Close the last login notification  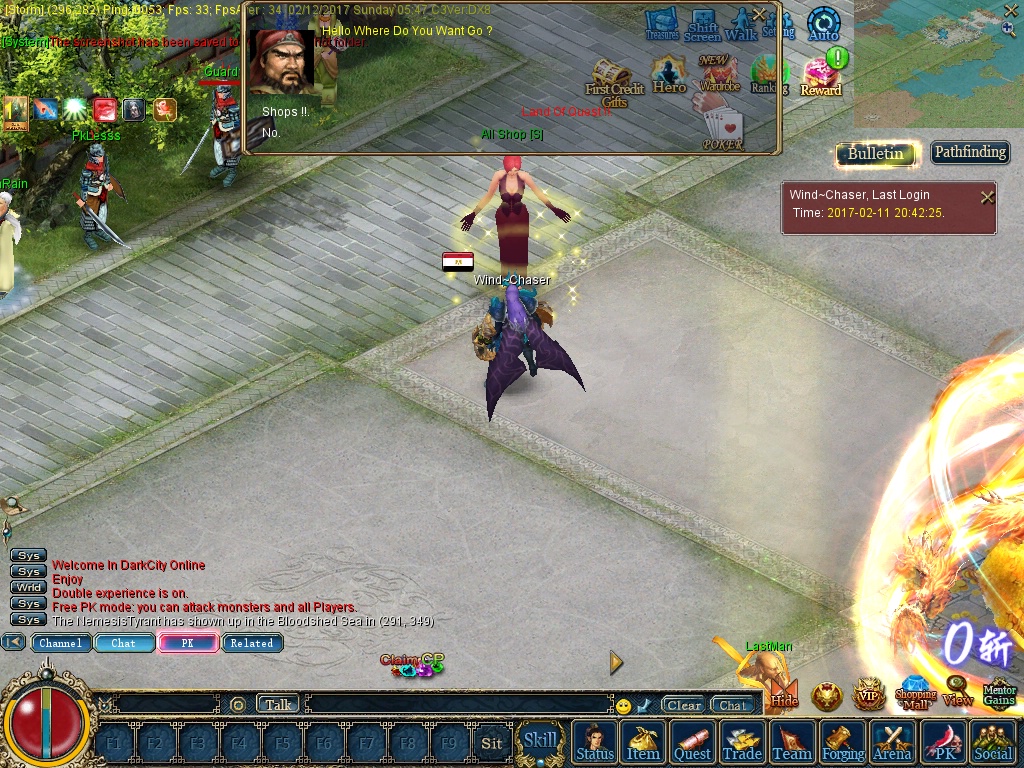[x=987, y=197]
